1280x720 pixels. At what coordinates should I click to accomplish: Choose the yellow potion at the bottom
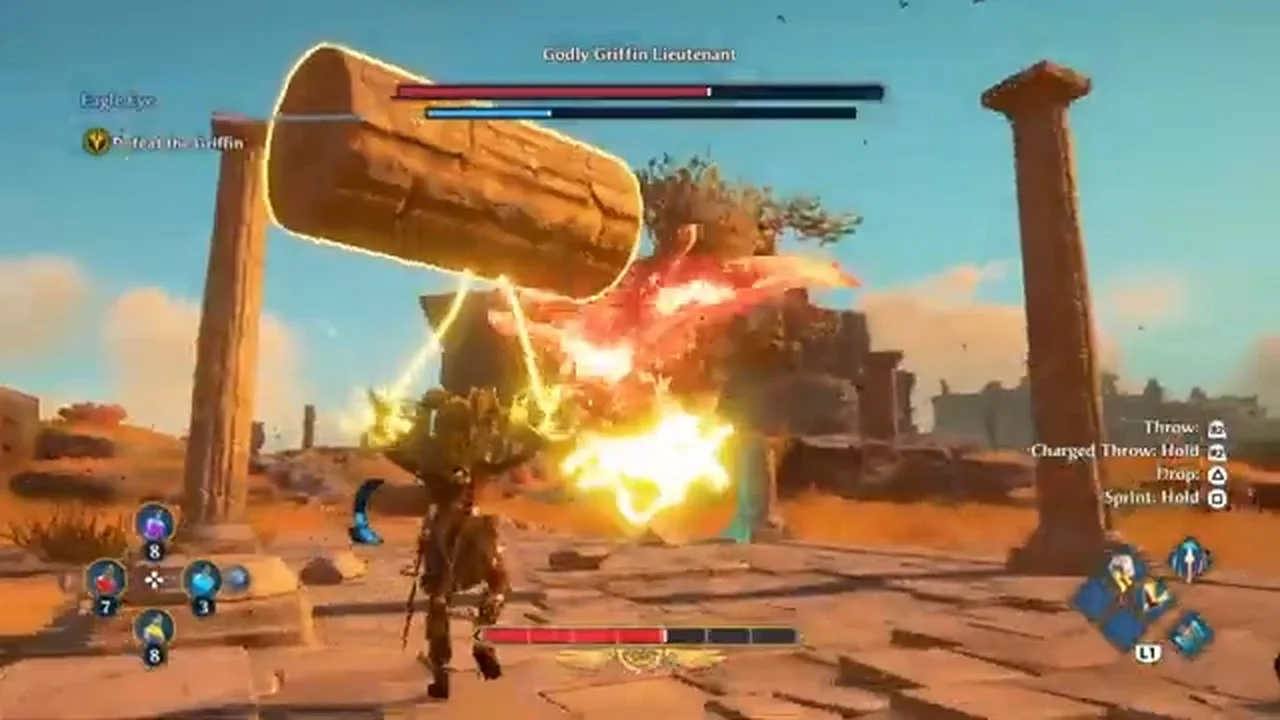[x=154, y=629]
